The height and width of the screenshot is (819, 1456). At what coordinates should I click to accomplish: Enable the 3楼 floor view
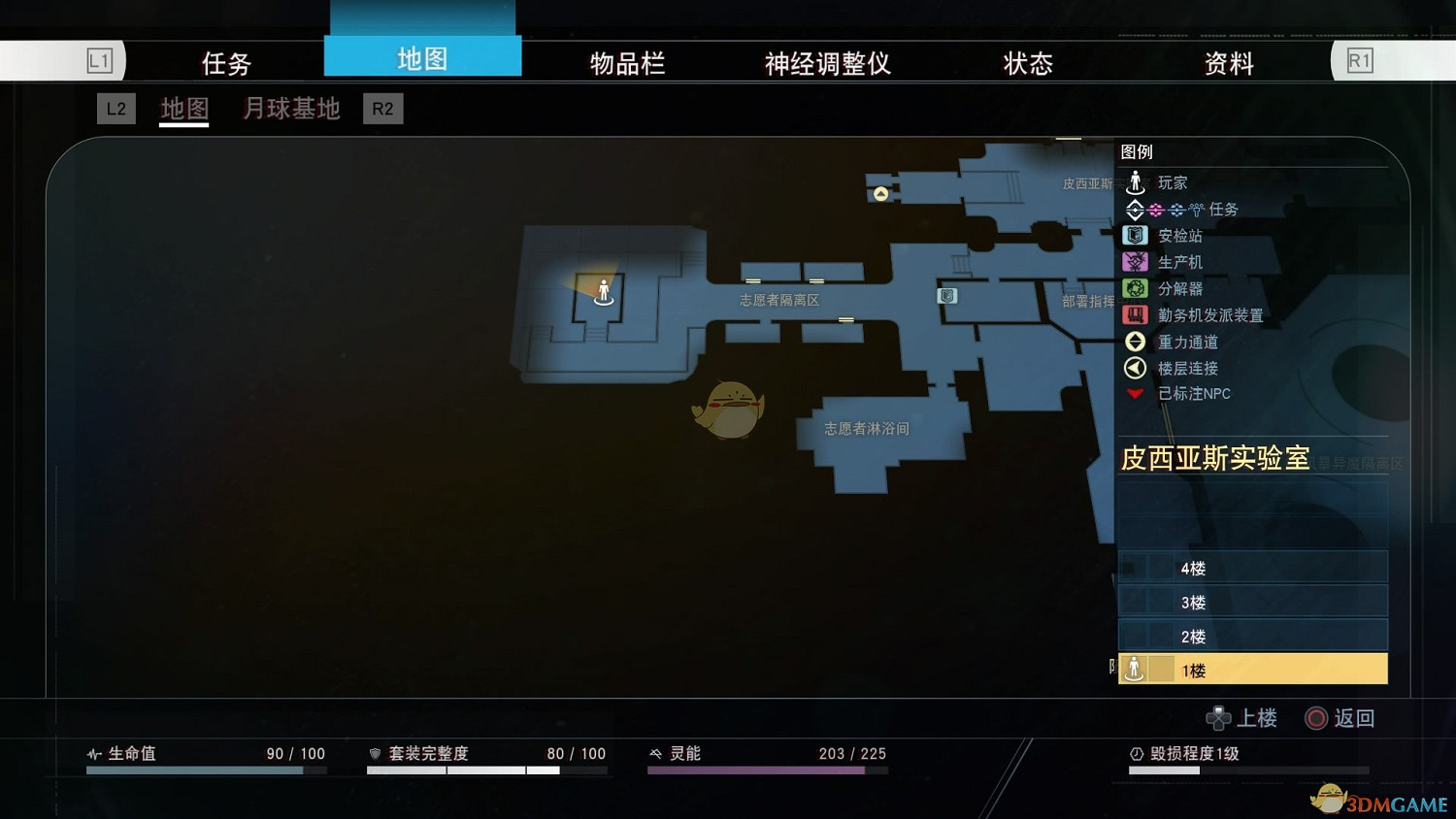[1252, 601]
